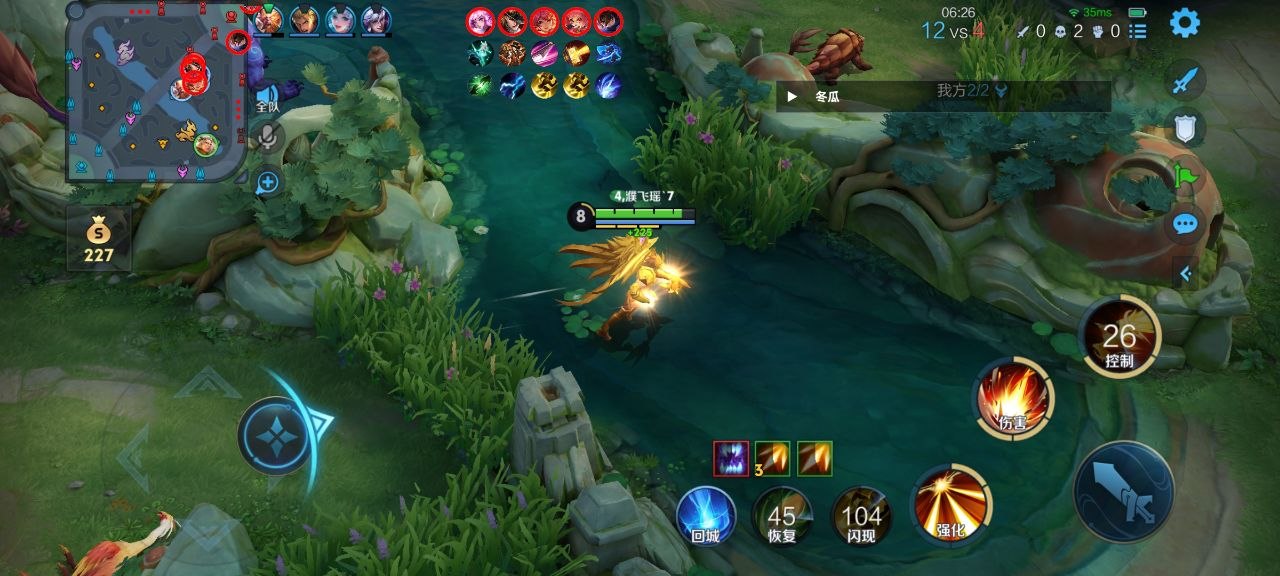
Task: Play the 冬瓜 voice message
Action: [792, 97]
